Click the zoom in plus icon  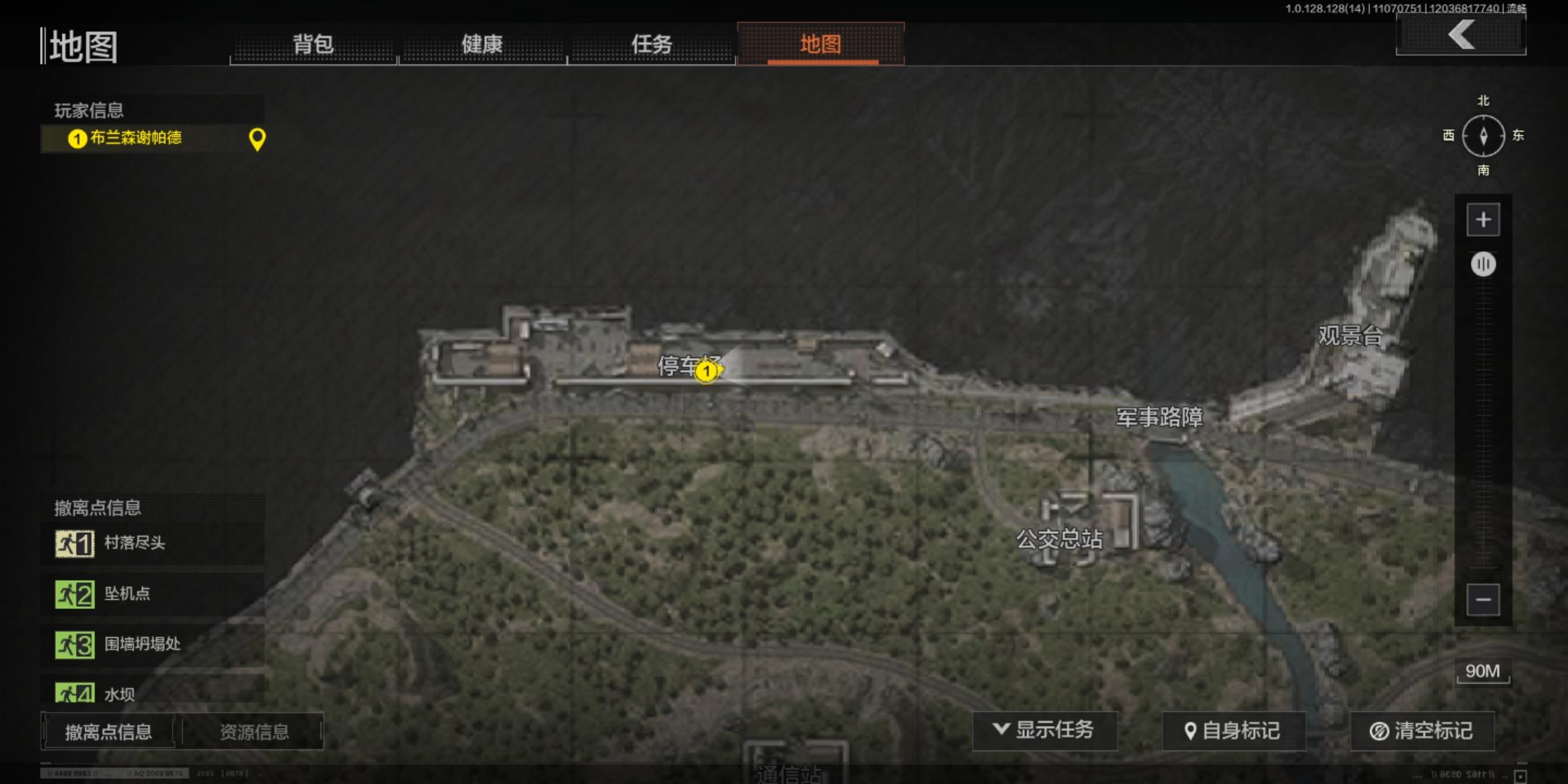coord(1483,219)
